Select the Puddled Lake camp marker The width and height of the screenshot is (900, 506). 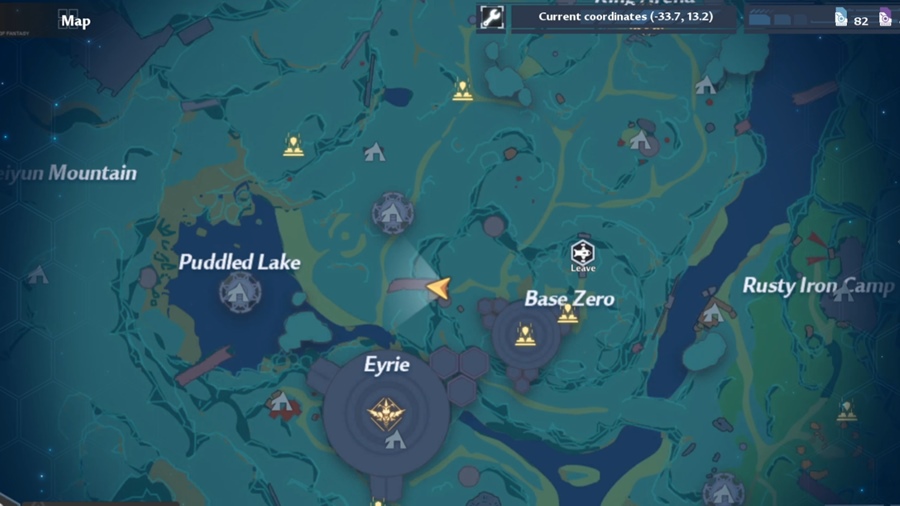240,292
